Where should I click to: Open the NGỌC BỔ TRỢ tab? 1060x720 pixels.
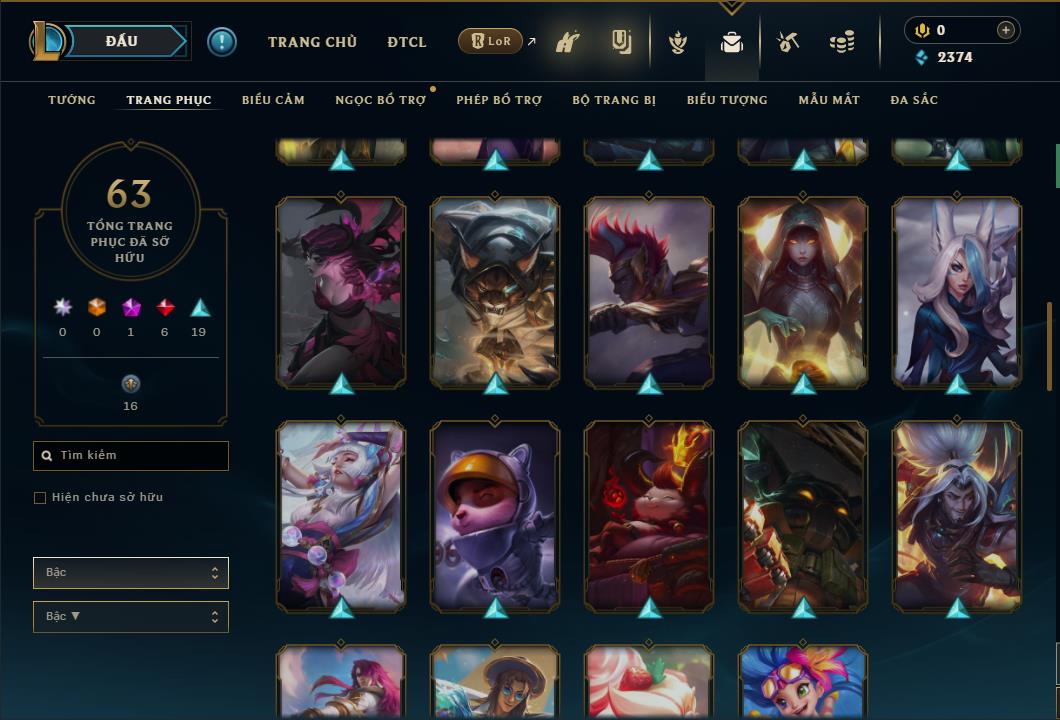tap(380, 100)
